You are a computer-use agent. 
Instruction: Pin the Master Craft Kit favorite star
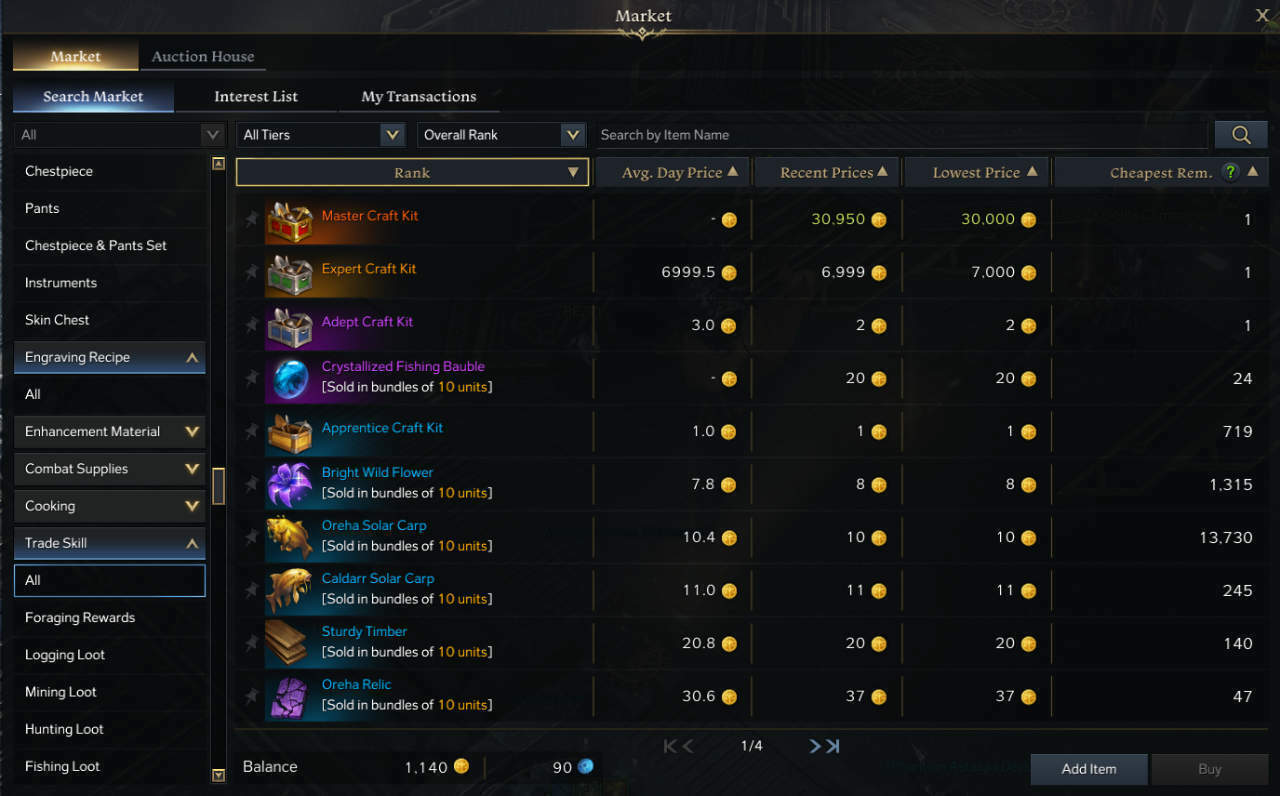[251, 219]
